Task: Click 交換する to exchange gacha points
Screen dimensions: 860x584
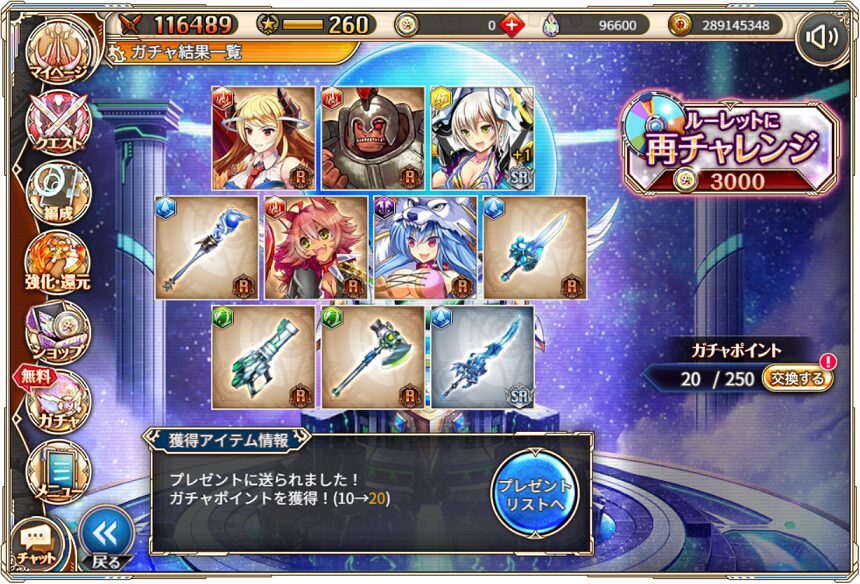Action: pyautogui.click(x=796, y=378)
